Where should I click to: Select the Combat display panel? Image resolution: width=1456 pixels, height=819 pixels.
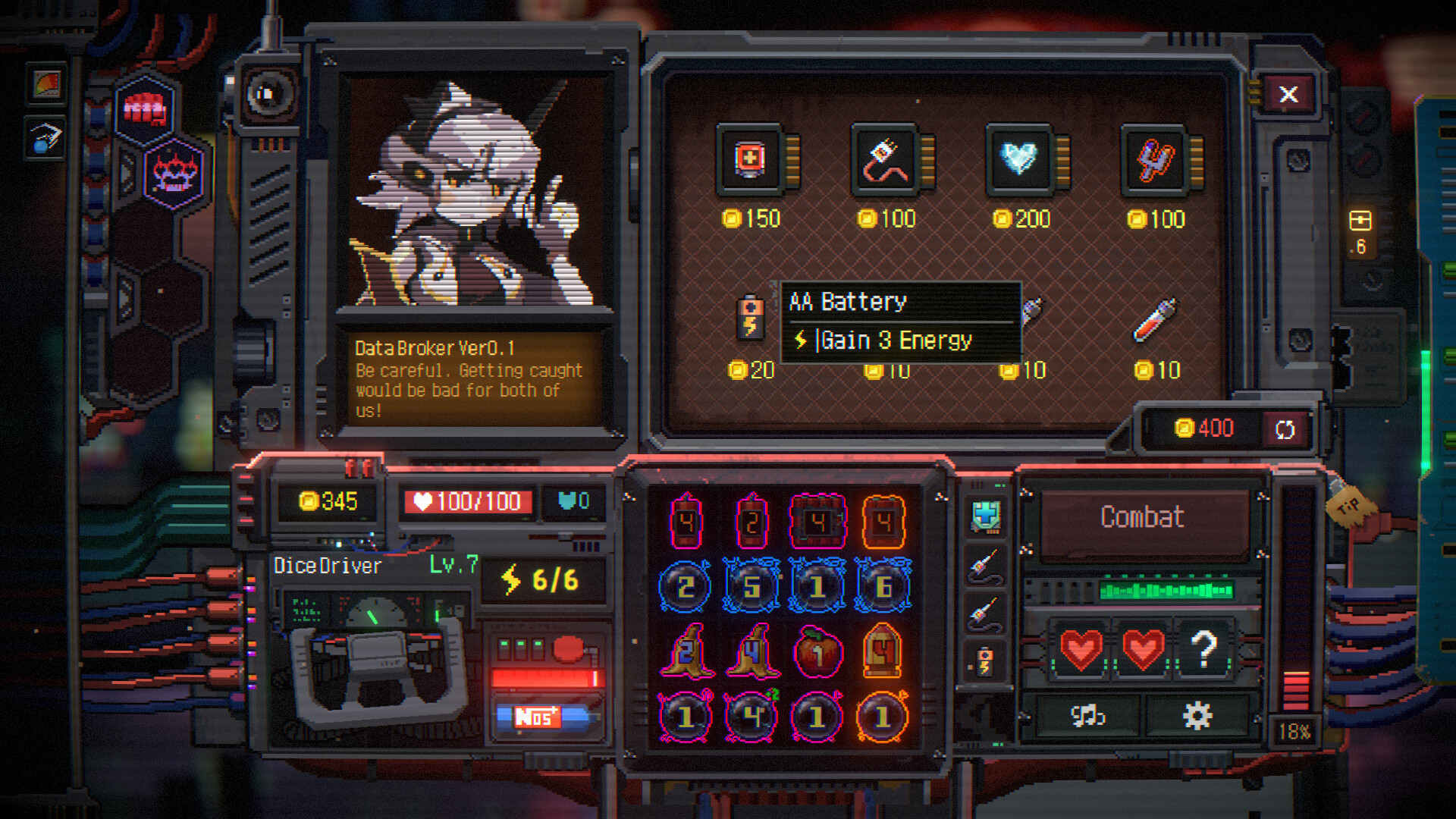coord(1143,517)
